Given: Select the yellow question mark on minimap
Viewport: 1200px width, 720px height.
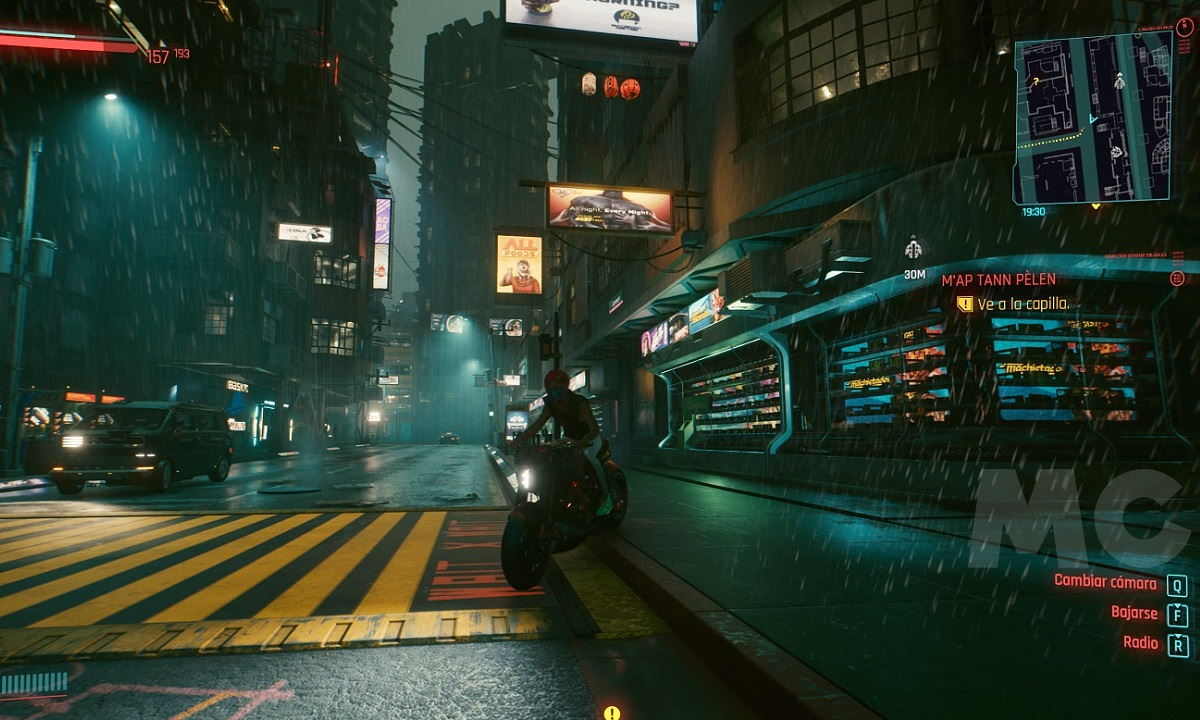Looking at the screenshot, I should [1034, 81].
